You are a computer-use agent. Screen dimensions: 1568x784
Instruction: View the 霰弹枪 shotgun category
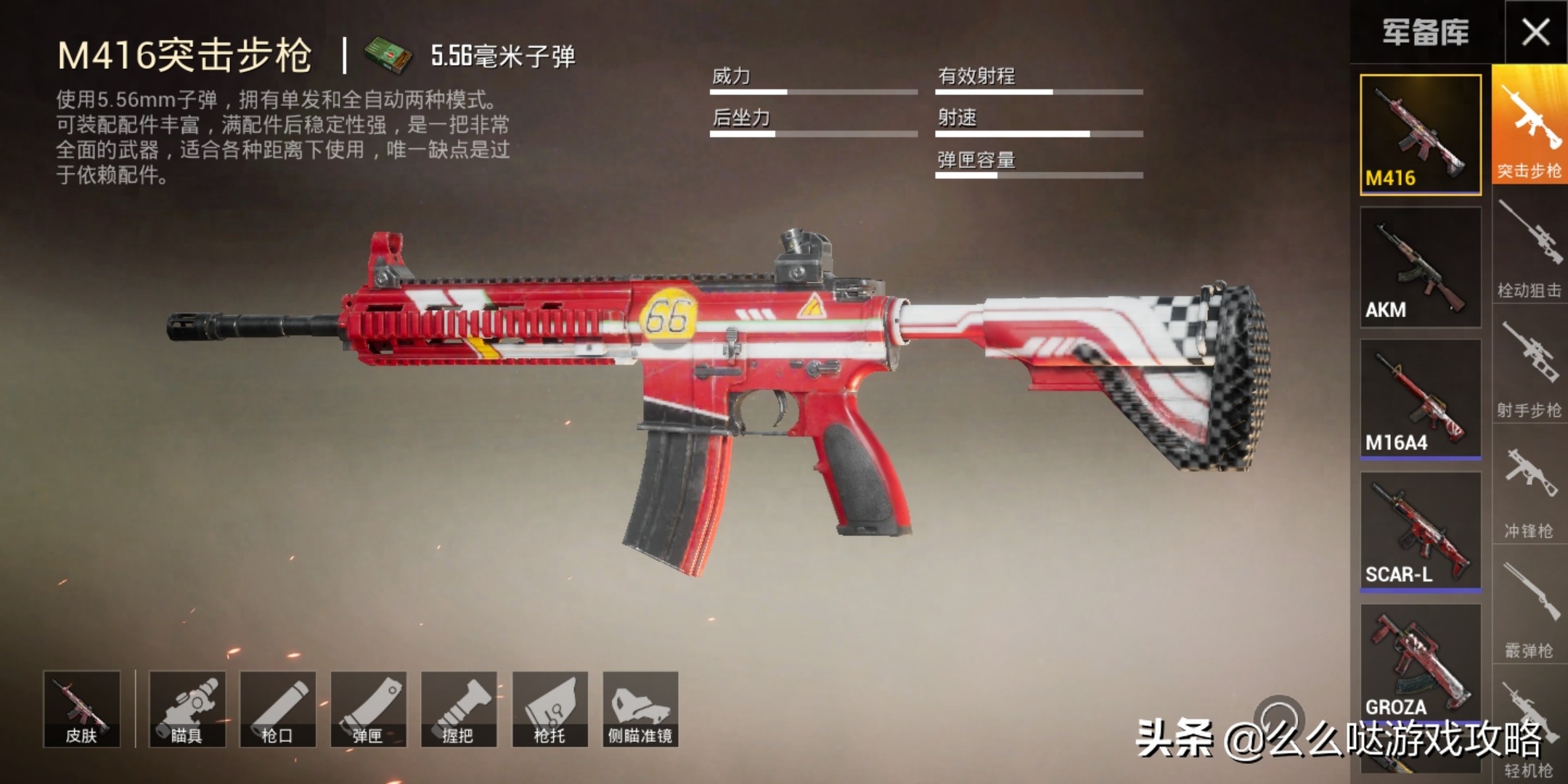(x=1530, y=608)
